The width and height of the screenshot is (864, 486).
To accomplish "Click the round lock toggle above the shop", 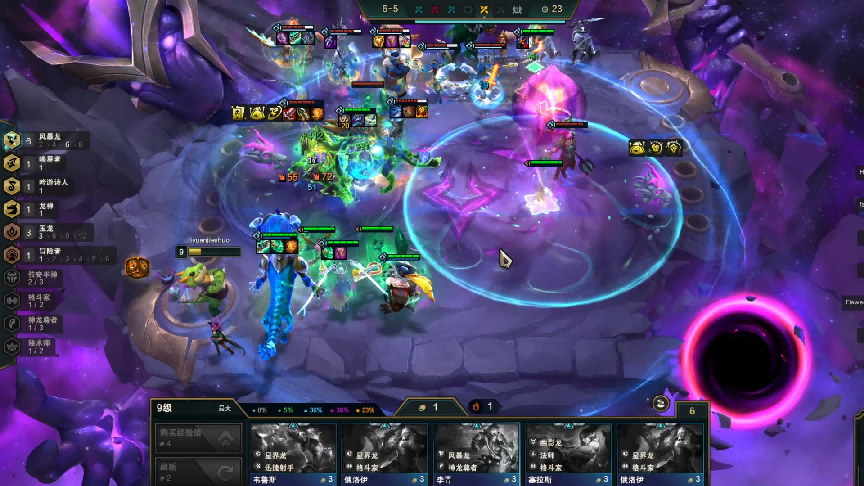I will (x=661, y=403).
